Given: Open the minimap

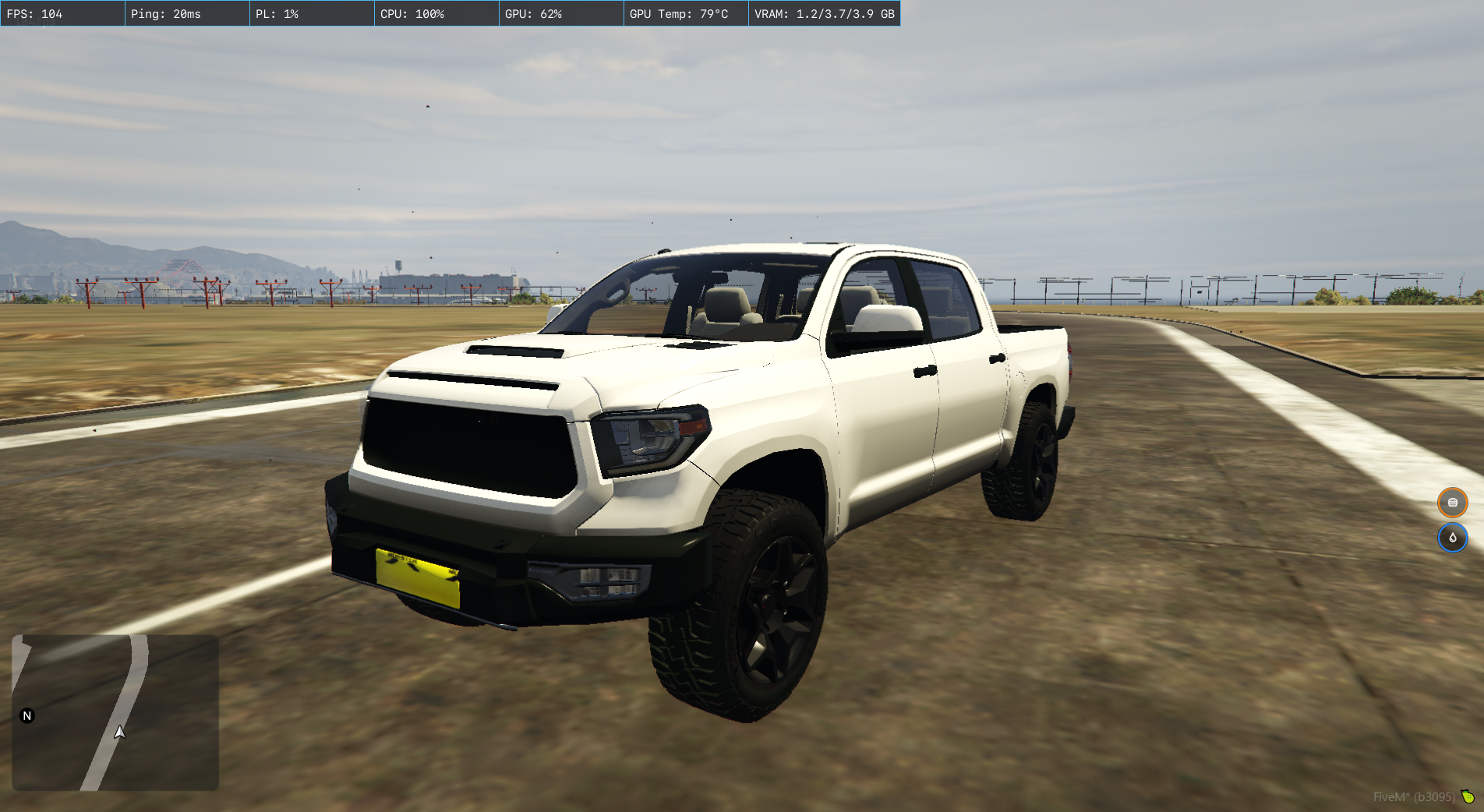Looking at the screenshot, I should pos(115,712).
